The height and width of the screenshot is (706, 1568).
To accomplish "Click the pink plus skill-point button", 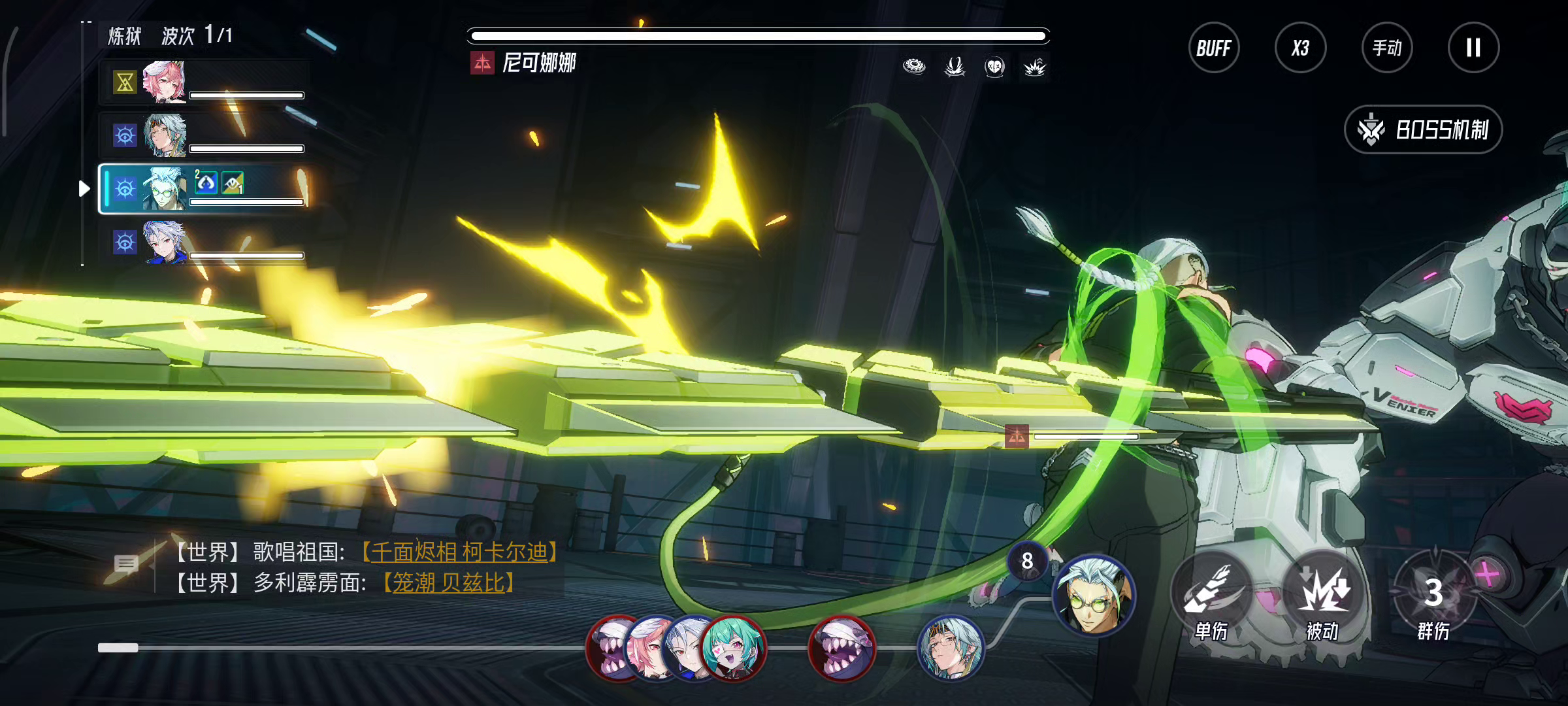I will [1488, 575].
